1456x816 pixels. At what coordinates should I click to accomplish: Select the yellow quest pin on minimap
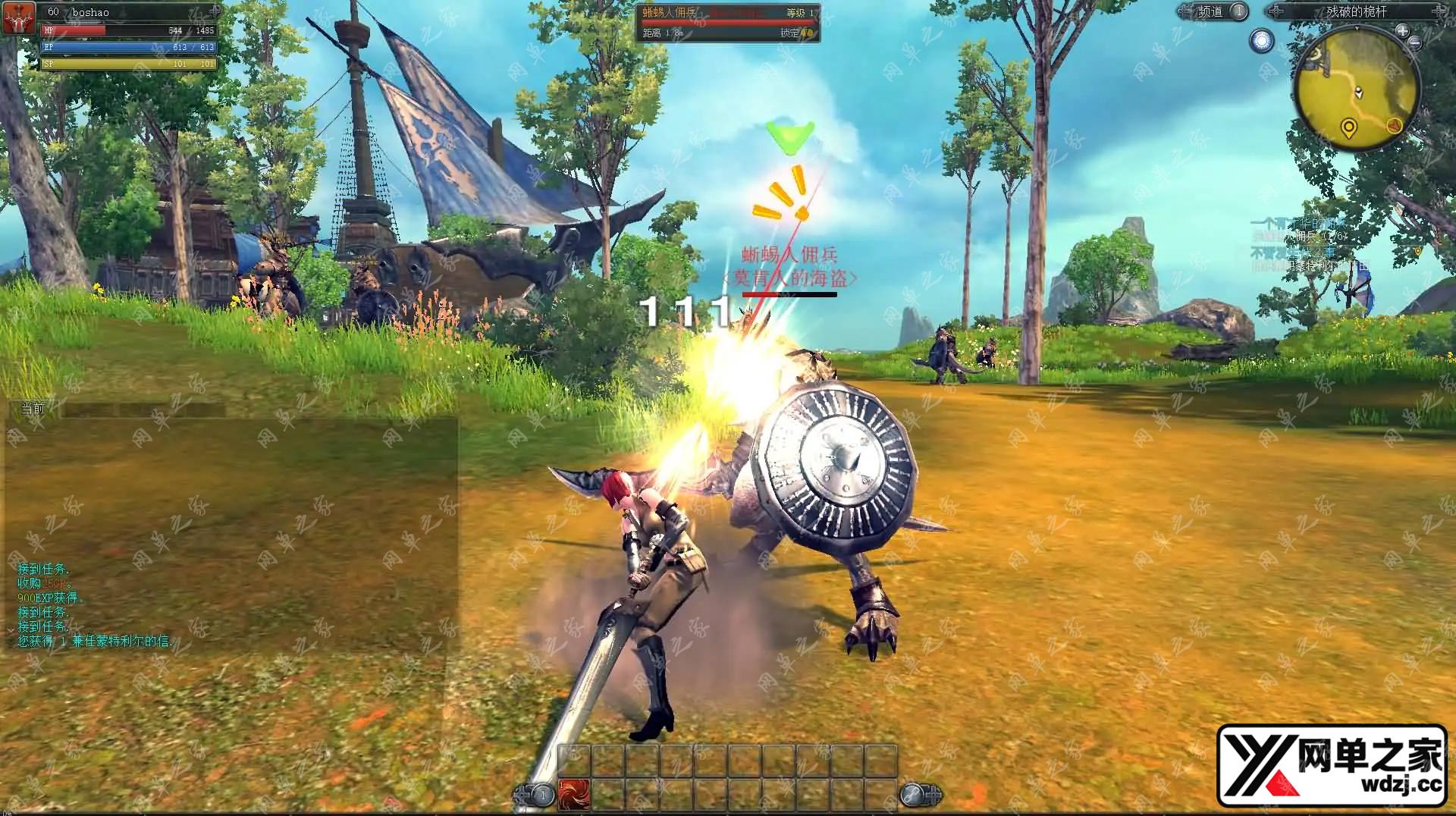click(x=1348, y=127)
